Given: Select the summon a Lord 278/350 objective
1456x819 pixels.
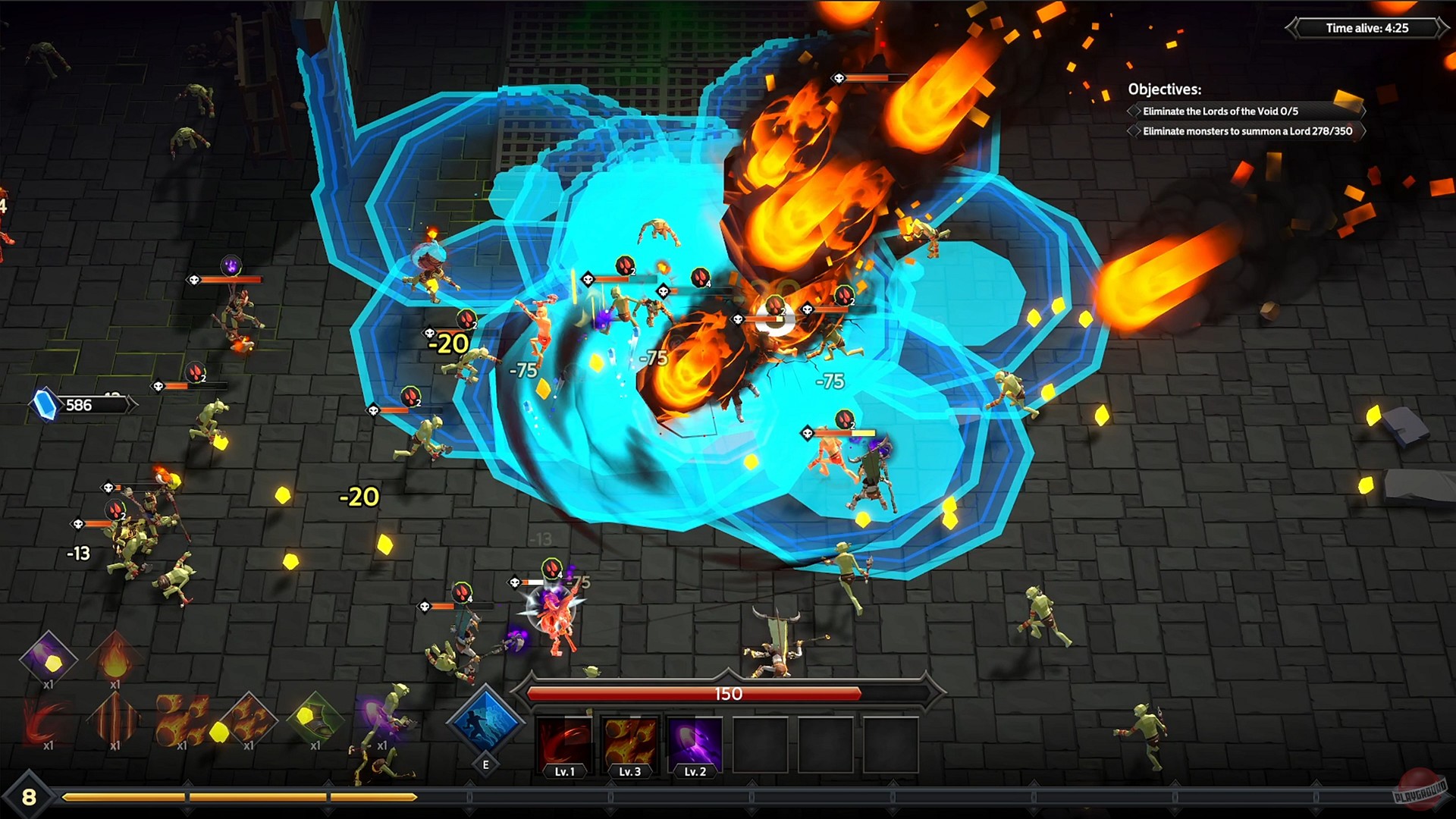Looking at the screenshot, I should coord(1247,131).
